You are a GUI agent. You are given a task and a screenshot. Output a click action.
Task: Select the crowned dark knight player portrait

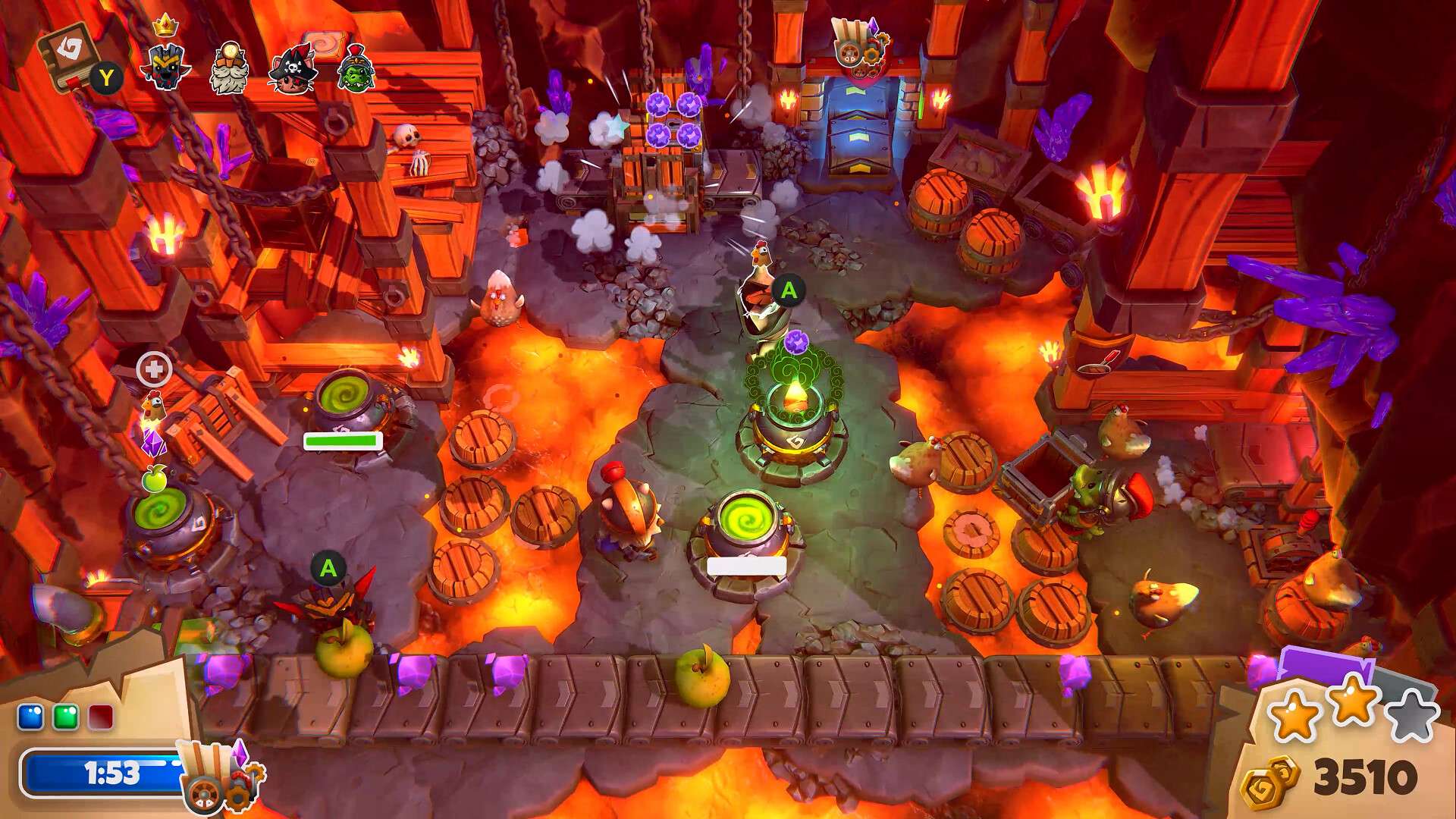coord(165,65)
